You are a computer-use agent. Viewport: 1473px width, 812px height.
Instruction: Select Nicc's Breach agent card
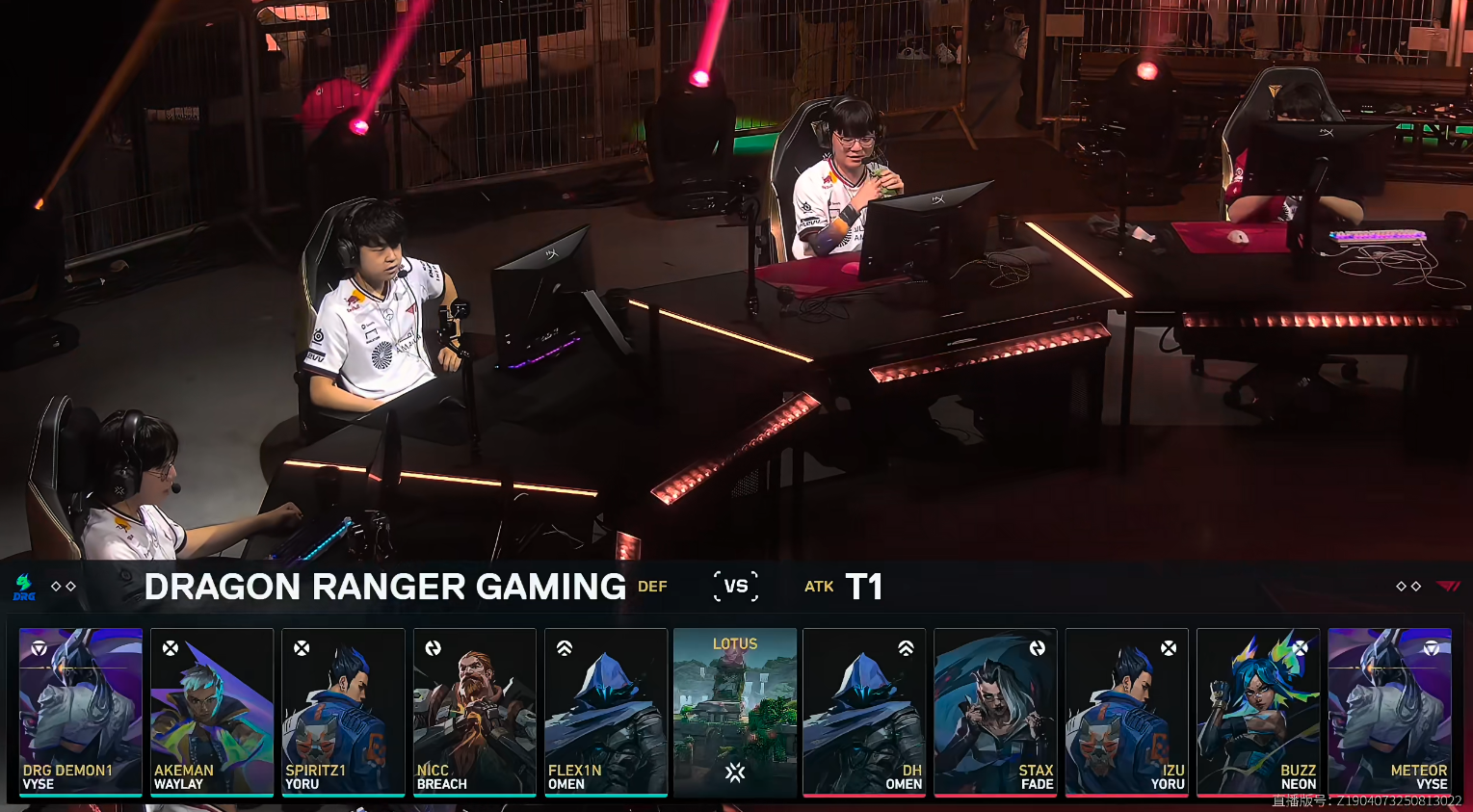pos(474,712)
